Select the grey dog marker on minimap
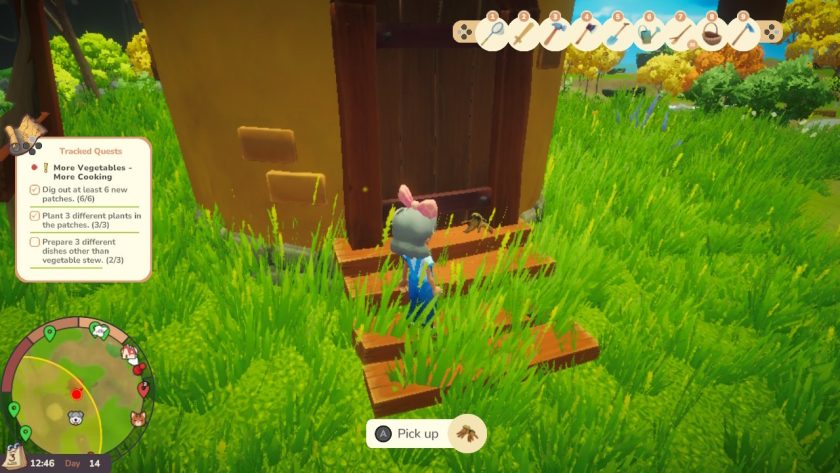 click(x=76, y=418)
